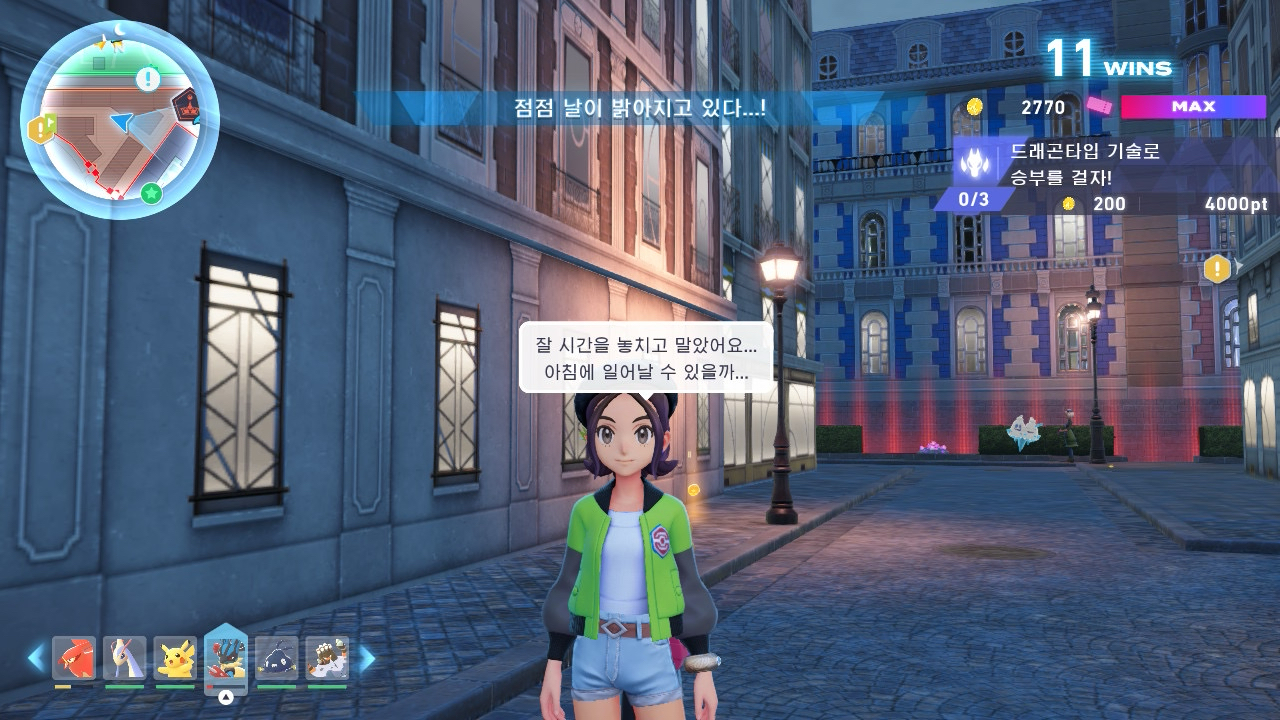The image size is (1280, 720).
Task: Select the highlighted Lucario party slot
Action: 226,656
